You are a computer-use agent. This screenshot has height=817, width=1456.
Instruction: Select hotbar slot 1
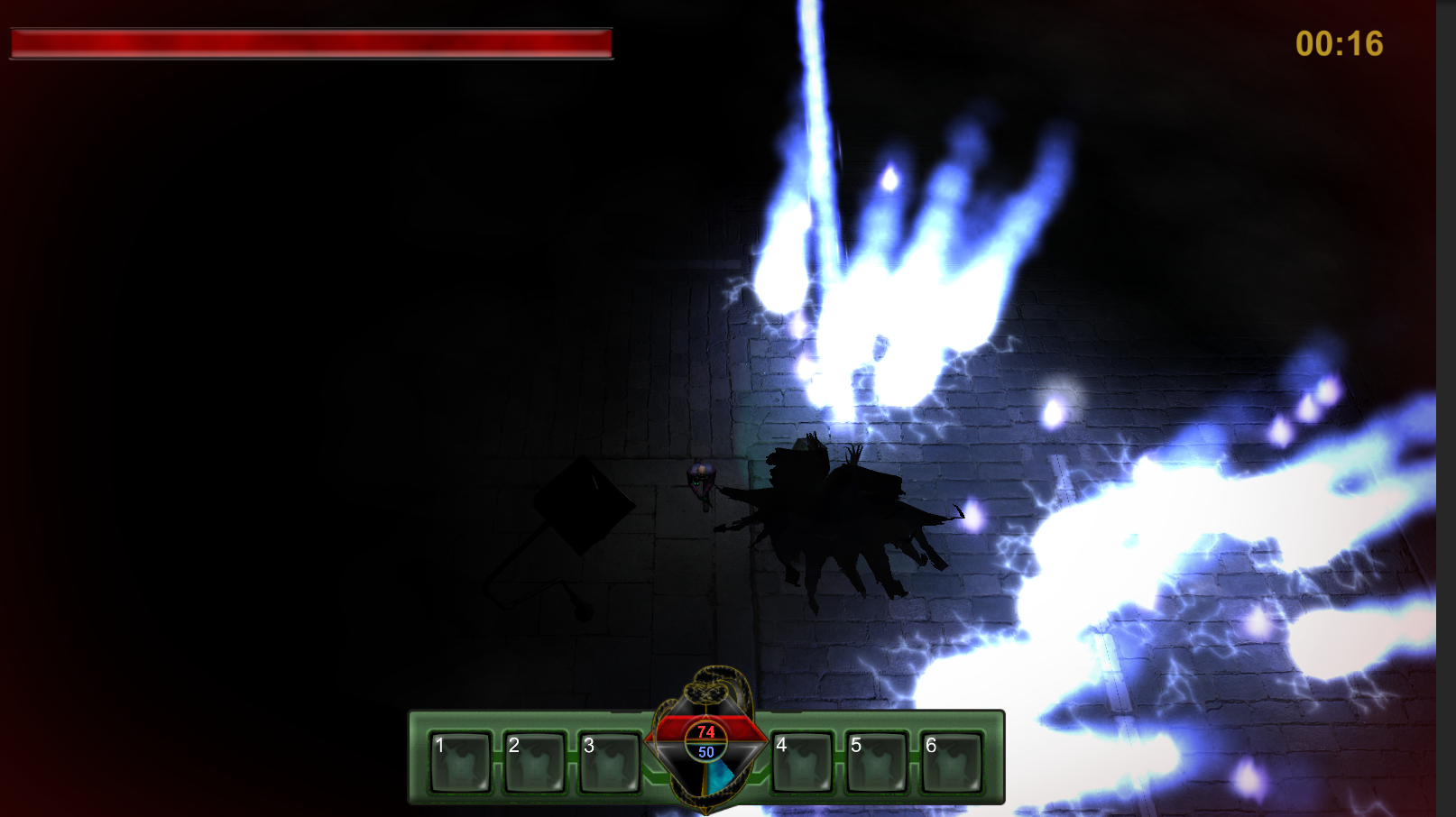[x=459, y=762]
